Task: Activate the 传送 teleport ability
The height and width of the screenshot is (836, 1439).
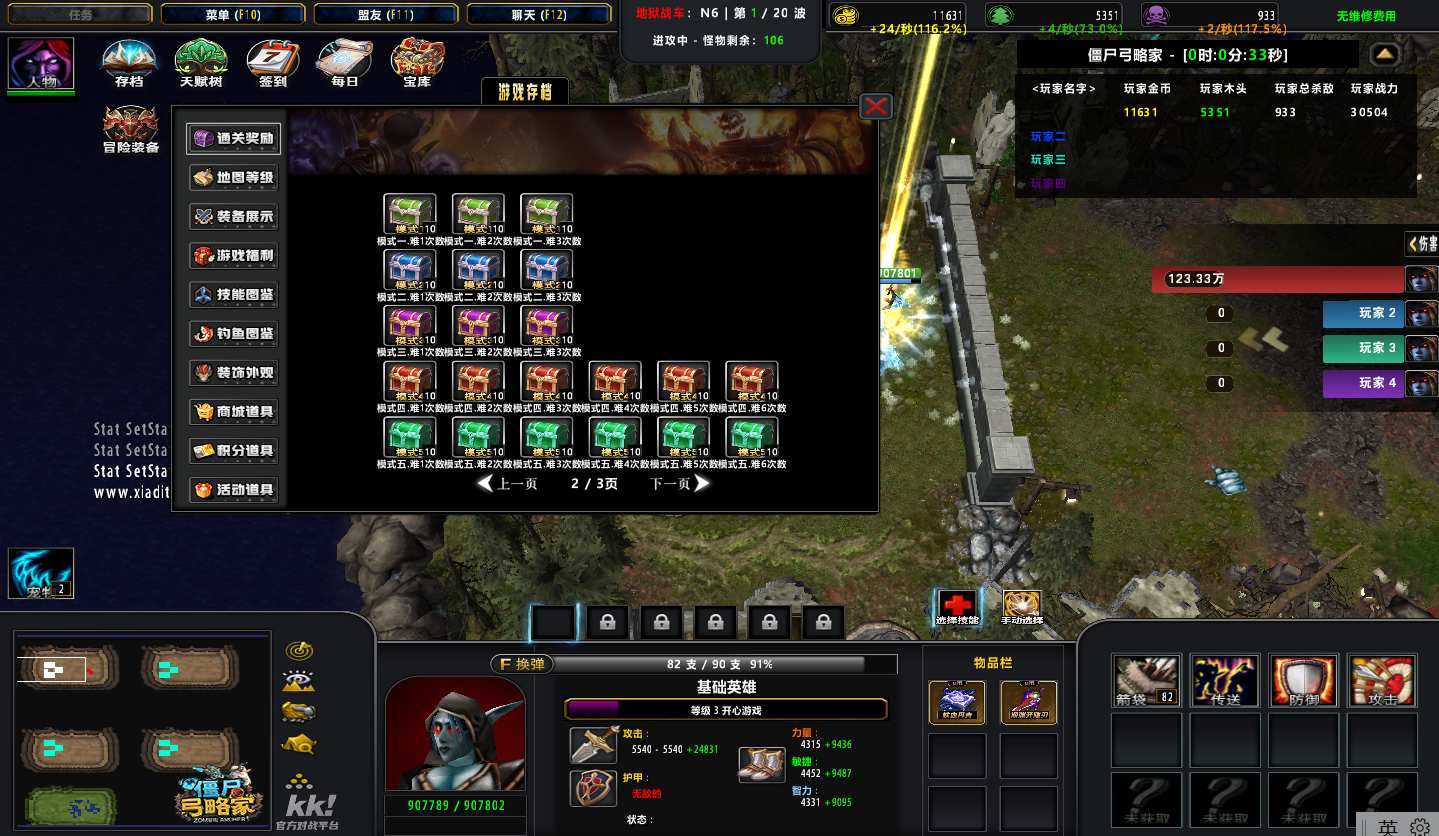Action: [1225, 681]
